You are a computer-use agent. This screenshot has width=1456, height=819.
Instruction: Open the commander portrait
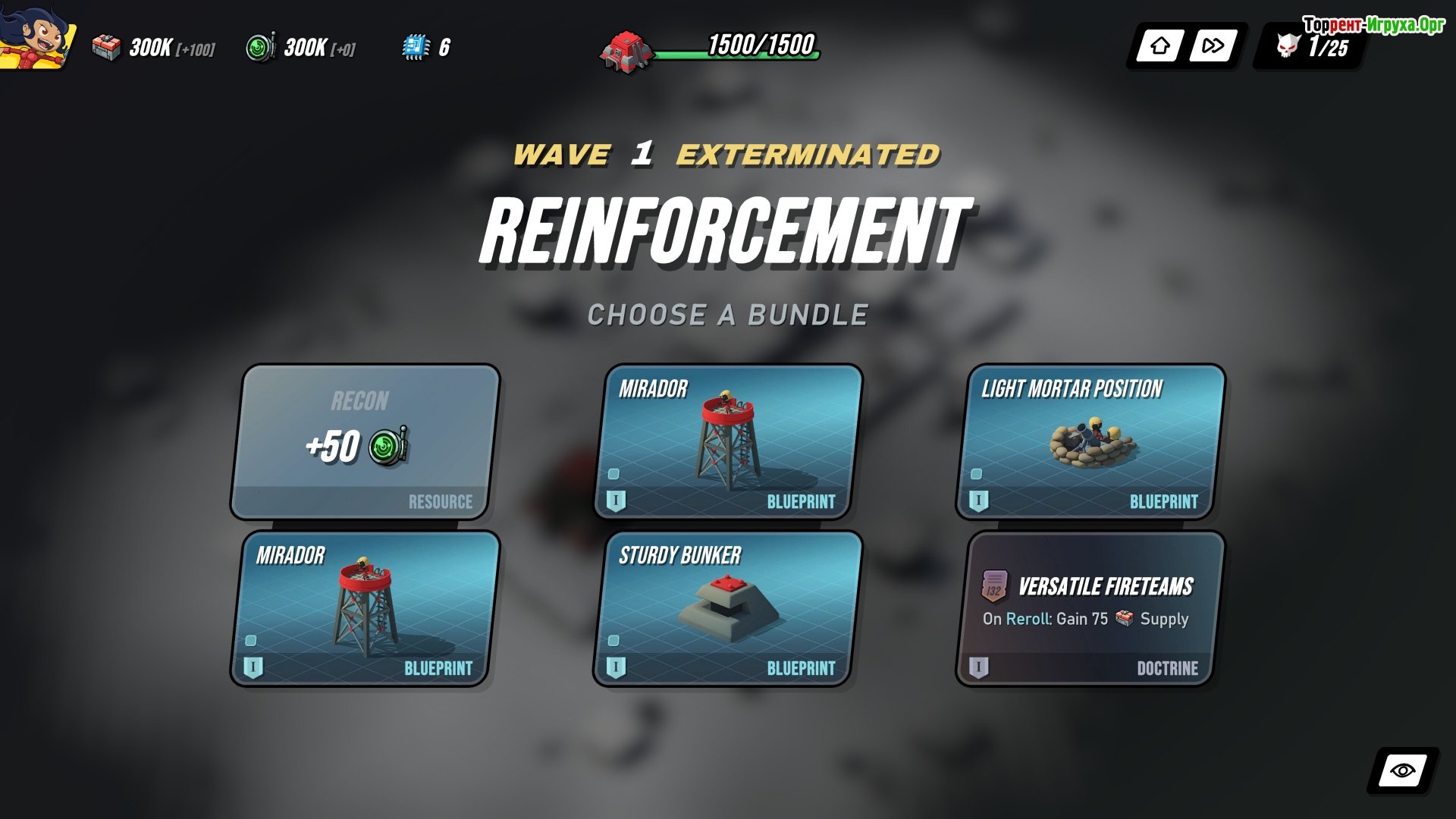point(36,36)
